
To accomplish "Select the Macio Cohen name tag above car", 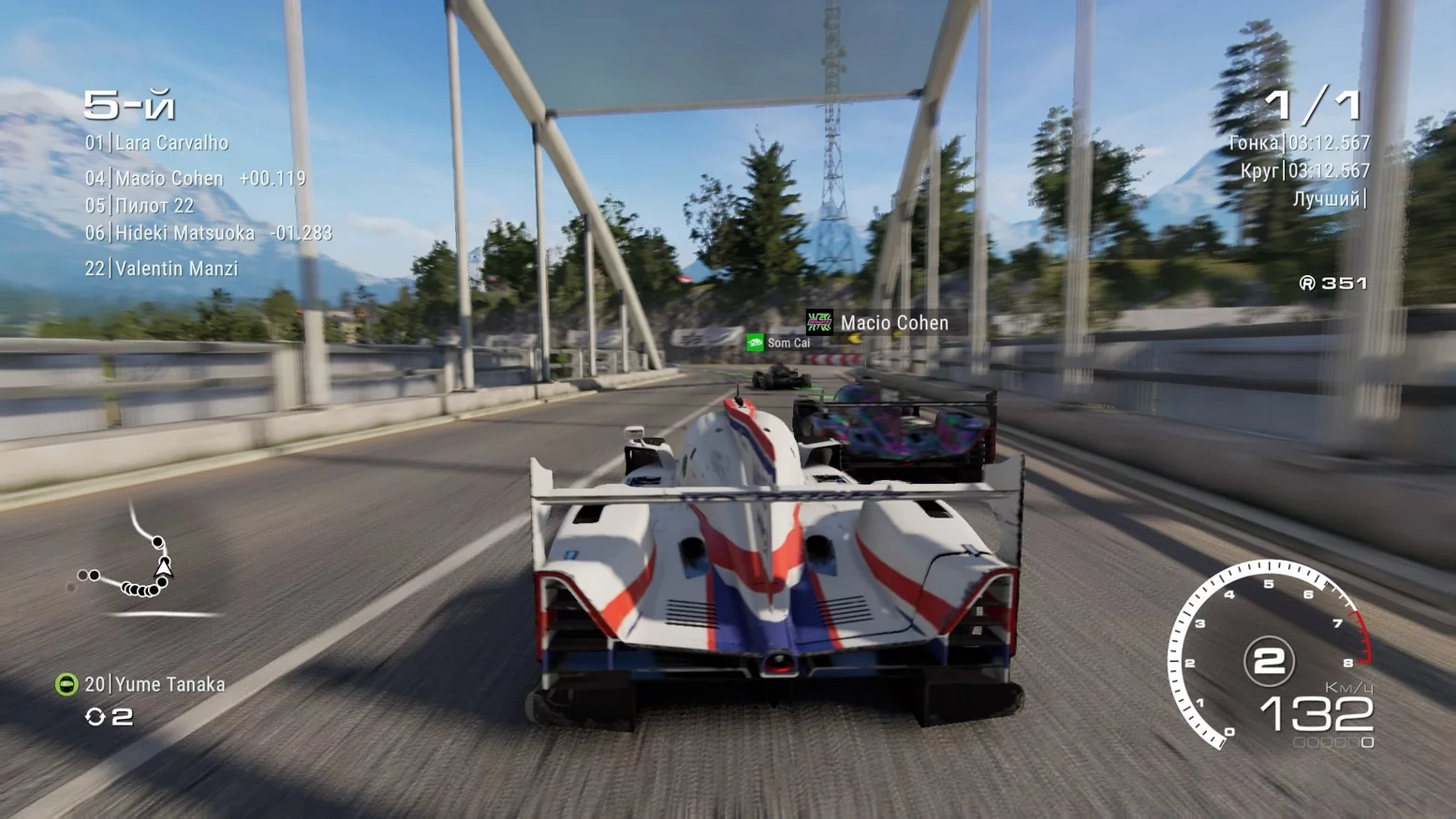I will tap(878, 323).
